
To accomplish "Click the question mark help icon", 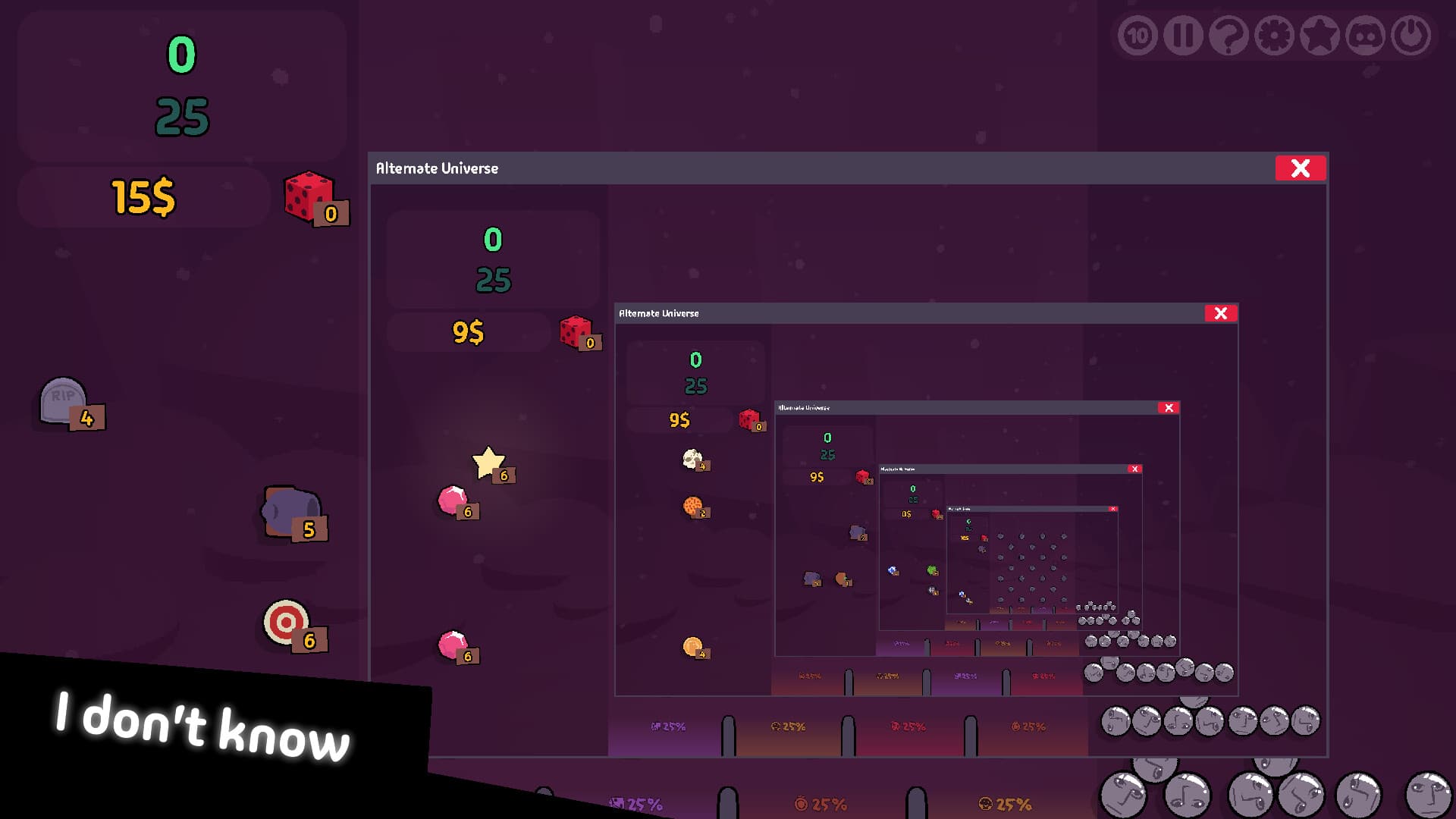I will [1228, 34].
